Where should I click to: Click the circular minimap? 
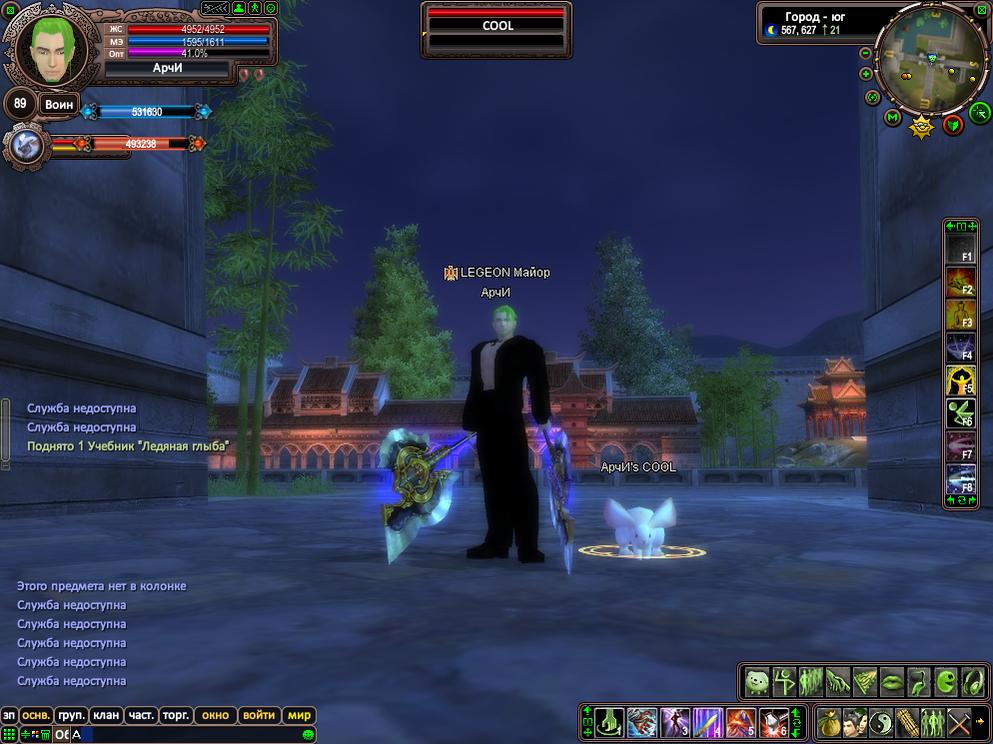click(932, 60)
